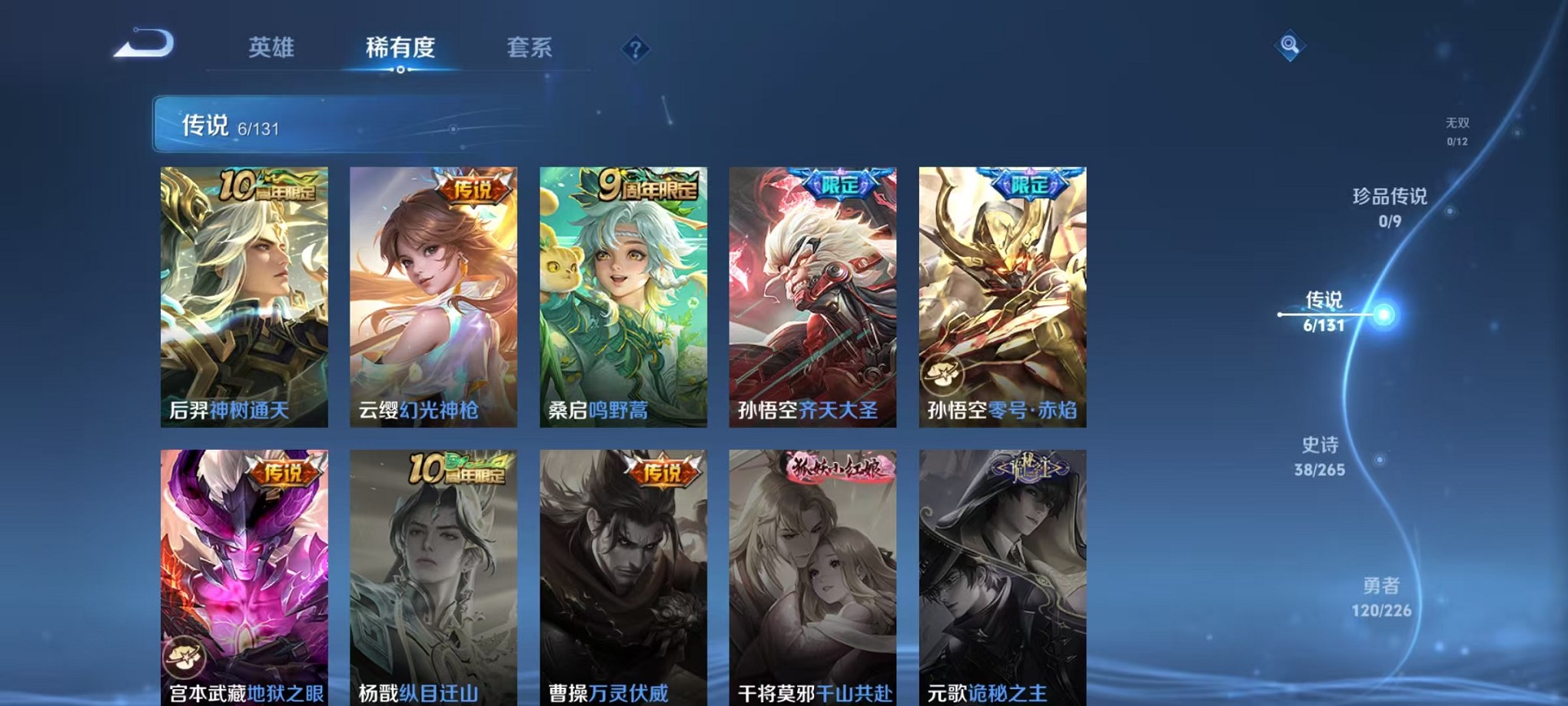Screen dimensions: 1568x706
Task: Select the 稀有度 tab
Action: coord(401,48)
